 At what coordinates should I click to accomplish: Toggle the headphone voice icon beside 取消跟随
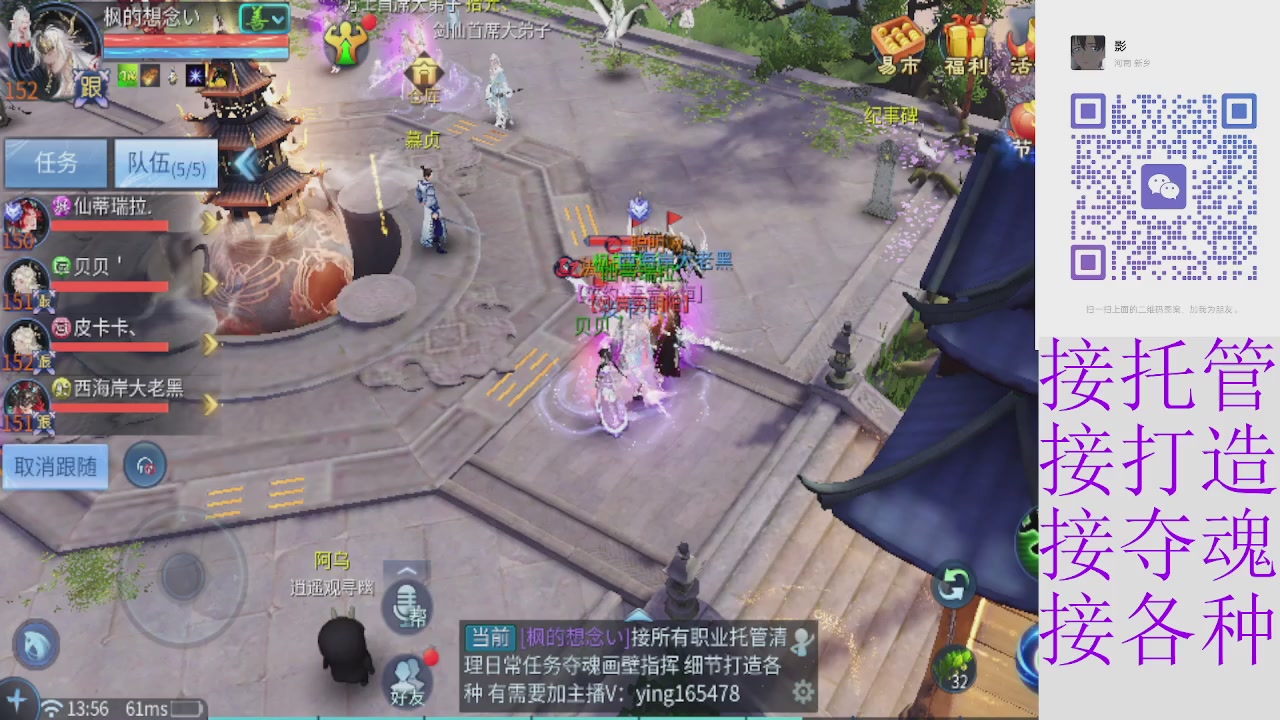144,465
